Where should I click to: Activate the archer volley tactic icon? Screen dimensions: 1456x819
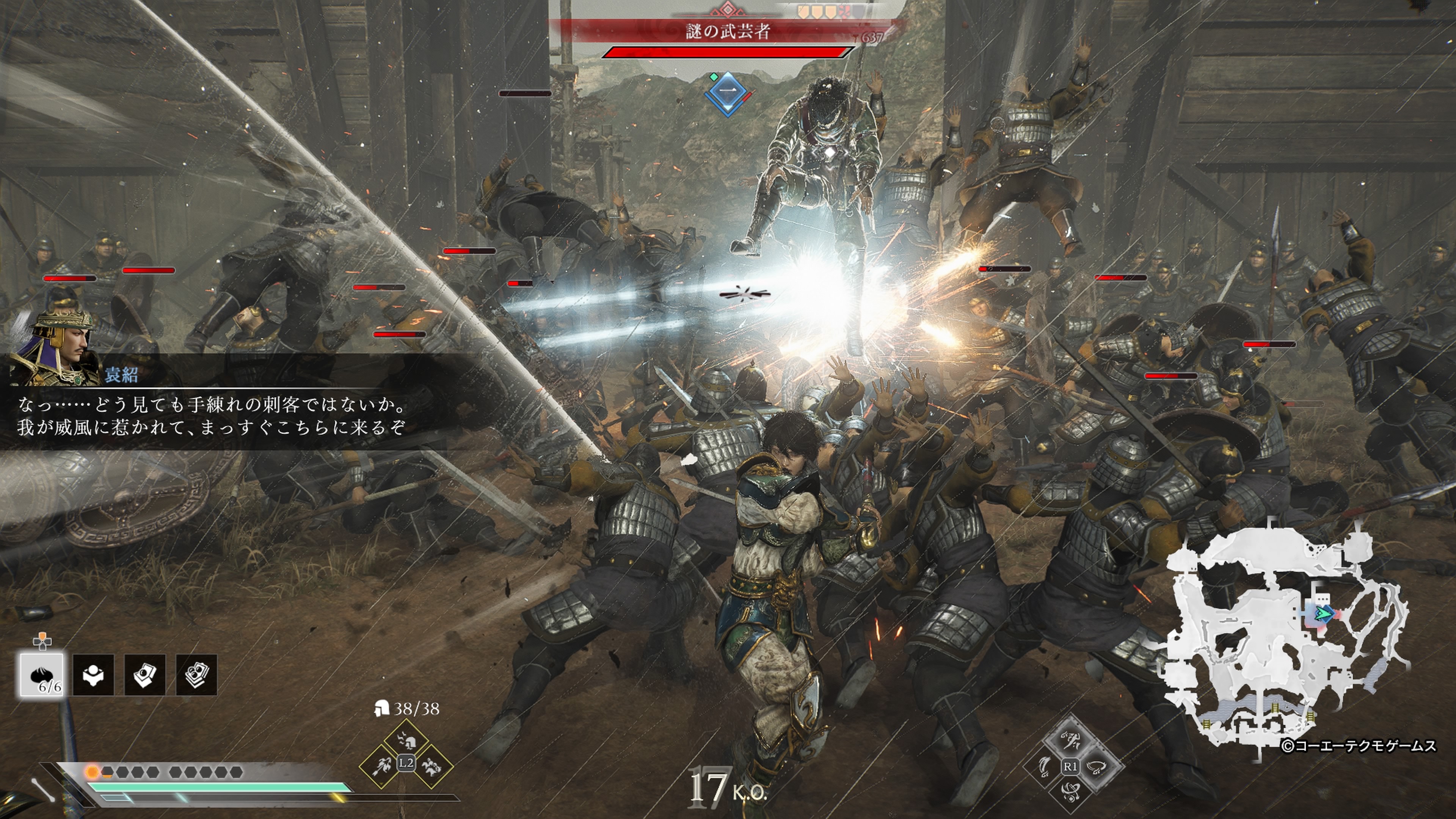point(381,766)
